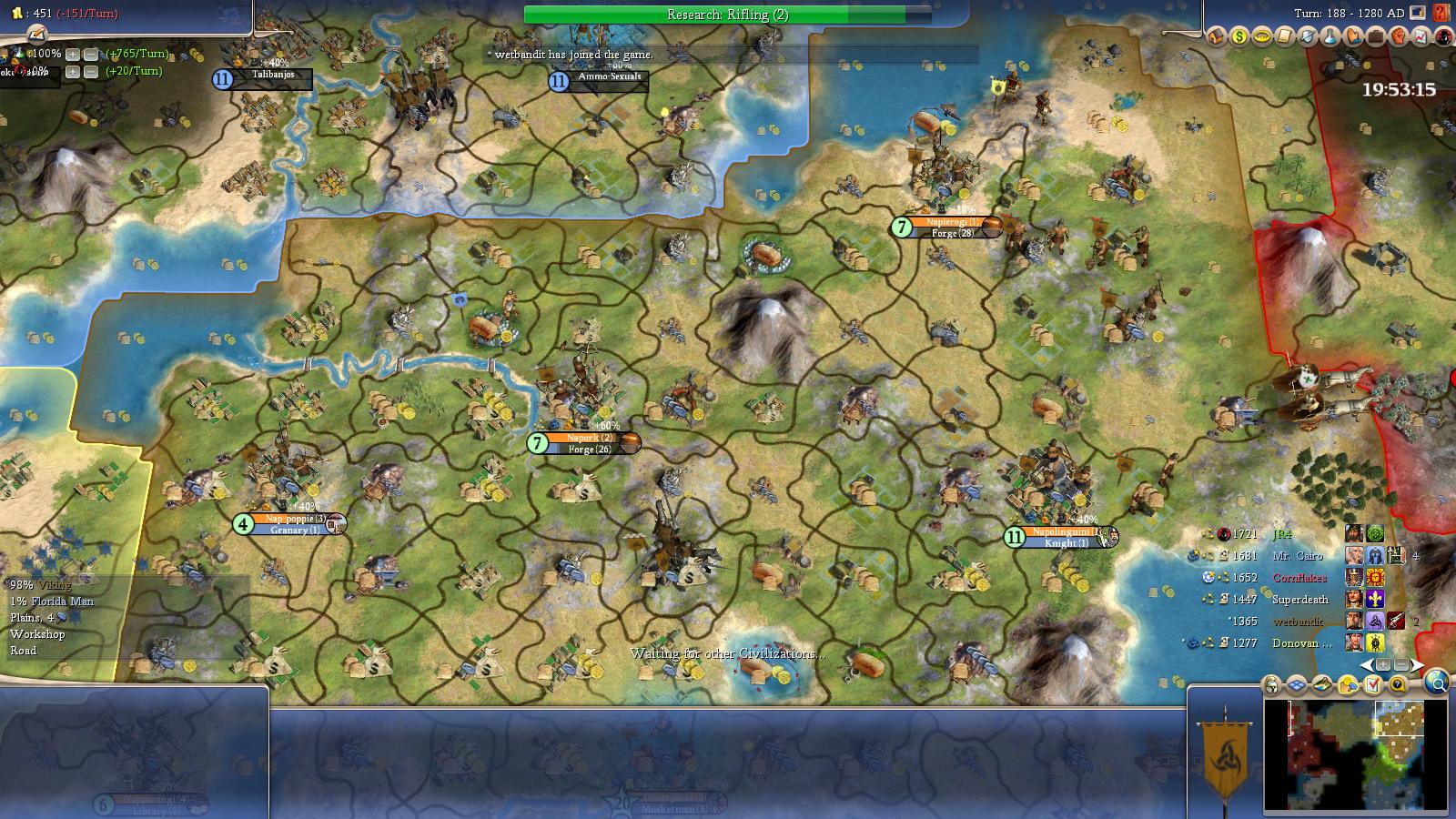Toggle the scores display checkbox icon

coord(1374,684)
